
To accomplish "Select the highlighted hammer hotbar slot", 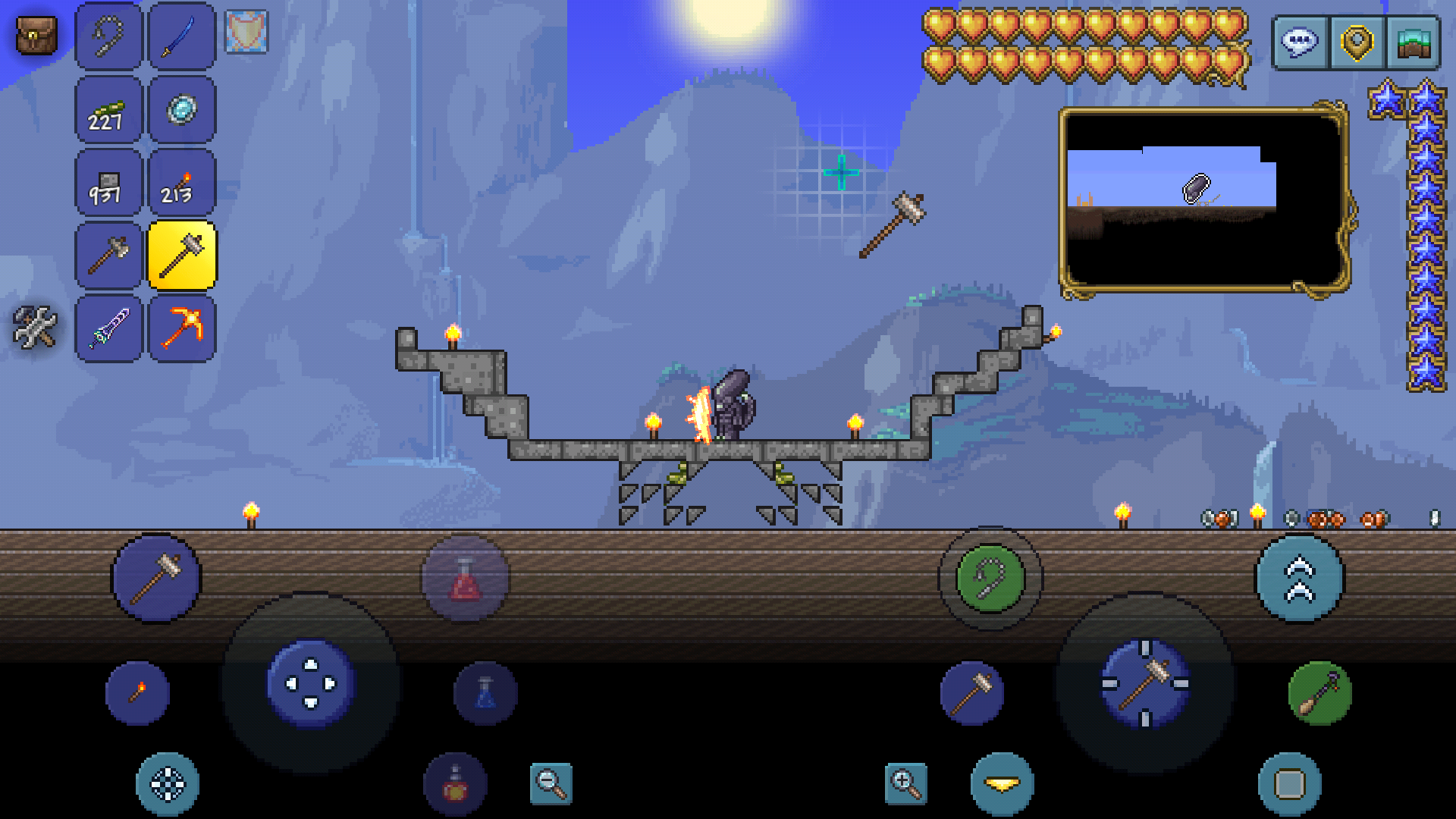I will pyautogui.click(x=182, y=256).
